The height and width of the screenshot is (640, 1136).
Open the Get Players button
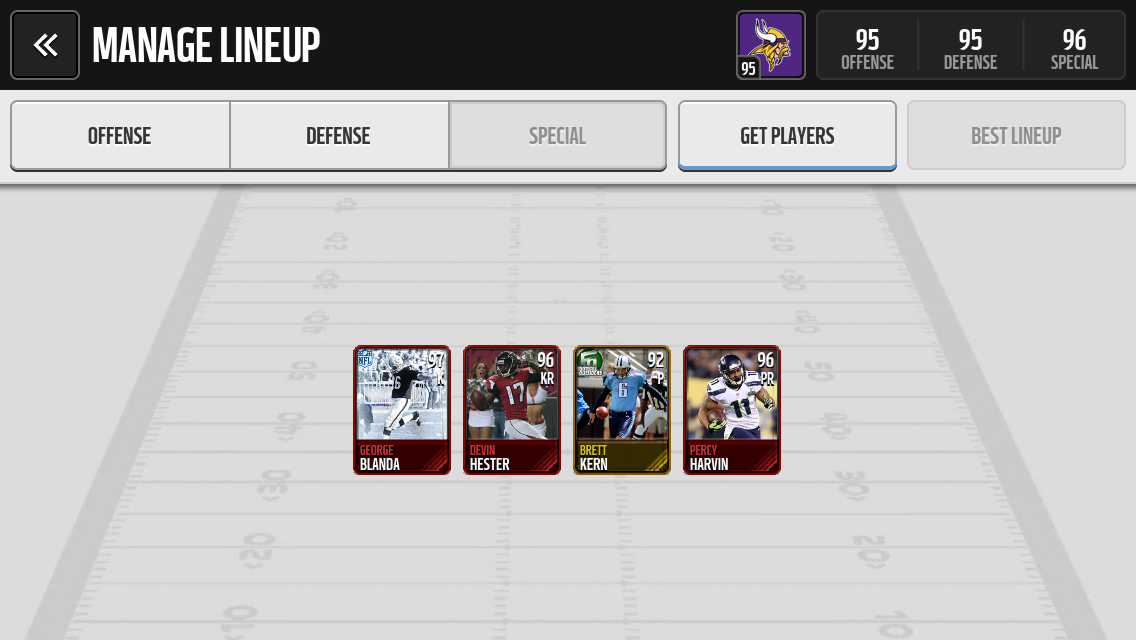click(x=787, y=136)
